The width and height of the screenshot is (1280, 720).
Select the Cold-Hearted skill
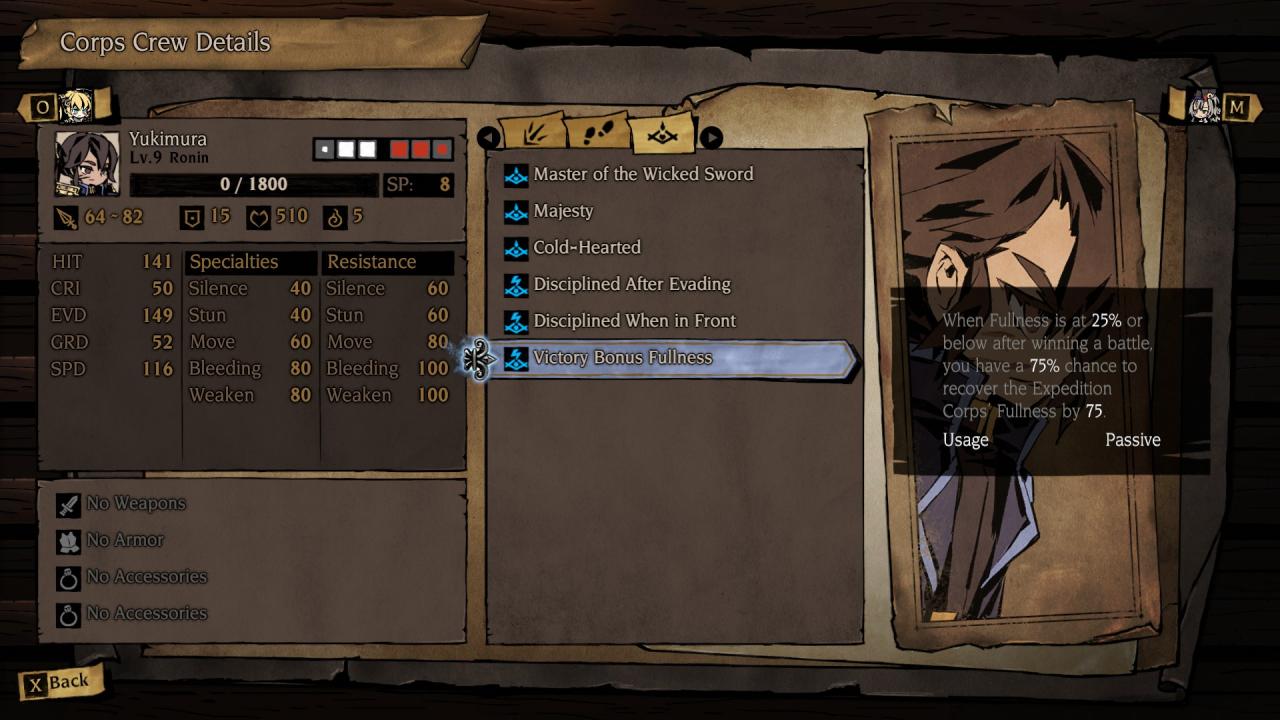[x=587, y=248]
